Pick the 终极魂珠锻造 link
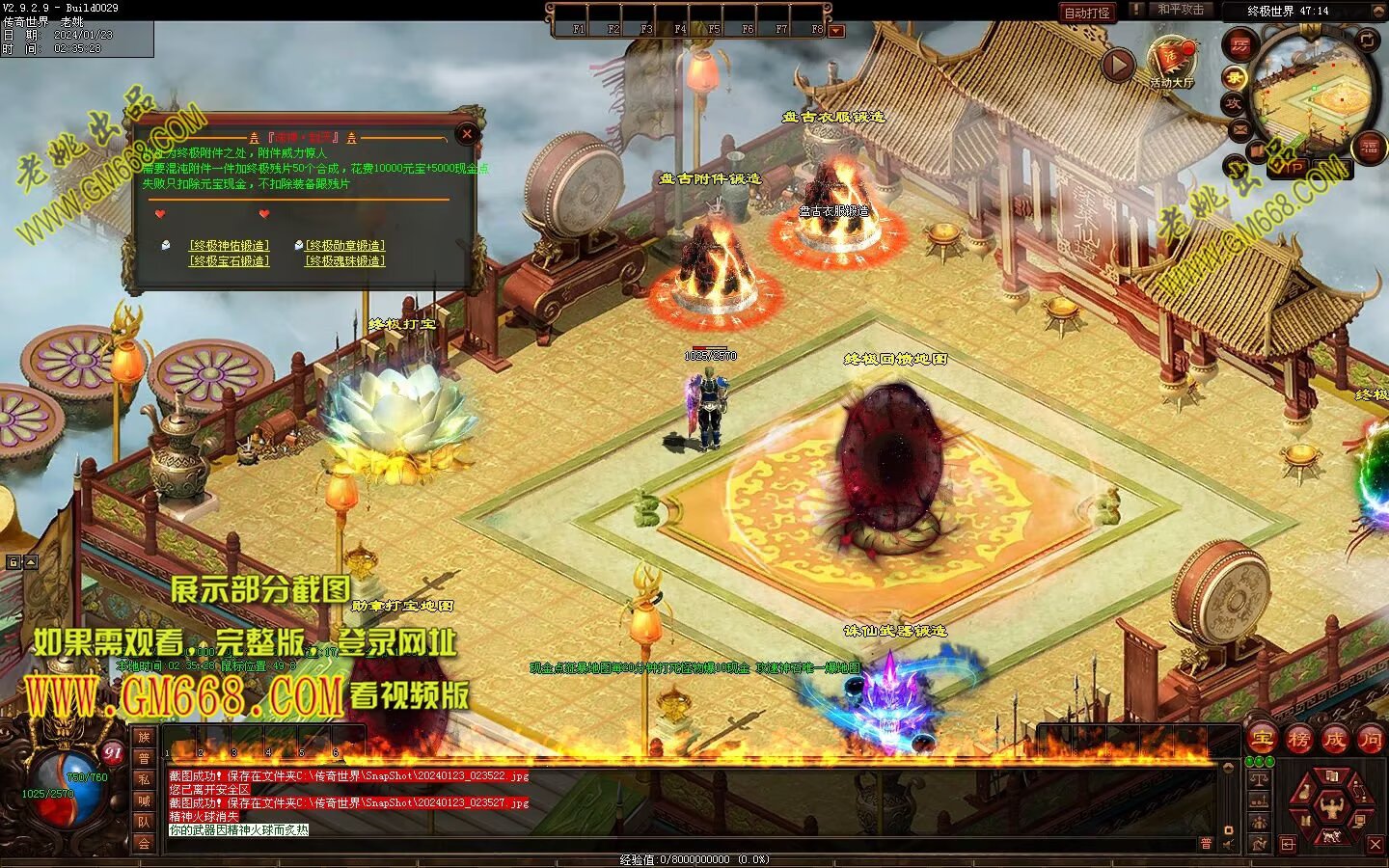 pyautogui.click(x=344, y=261)
